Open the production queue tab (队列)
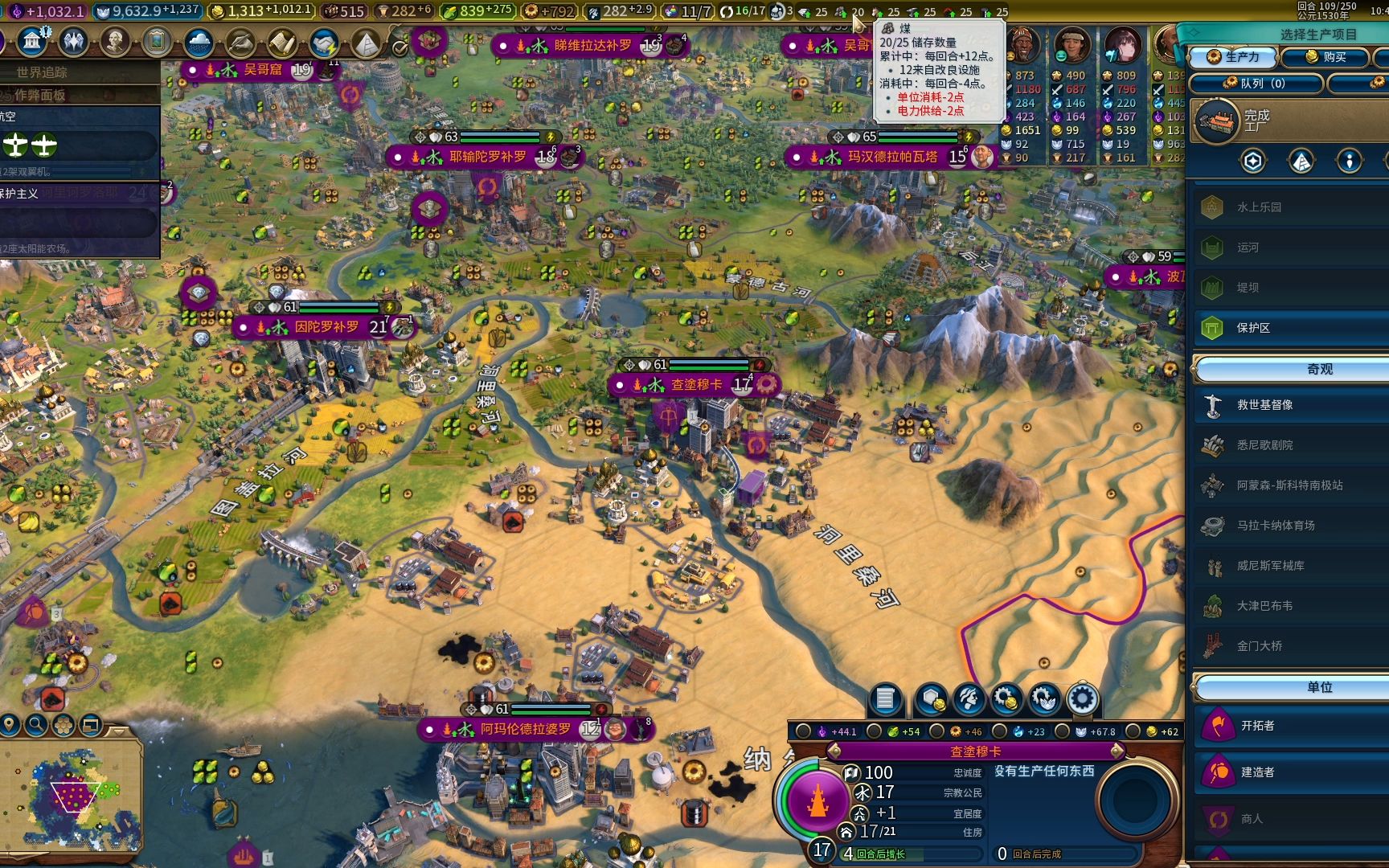Screen dimensions: 1389x868 click(x=1255, y=83)
